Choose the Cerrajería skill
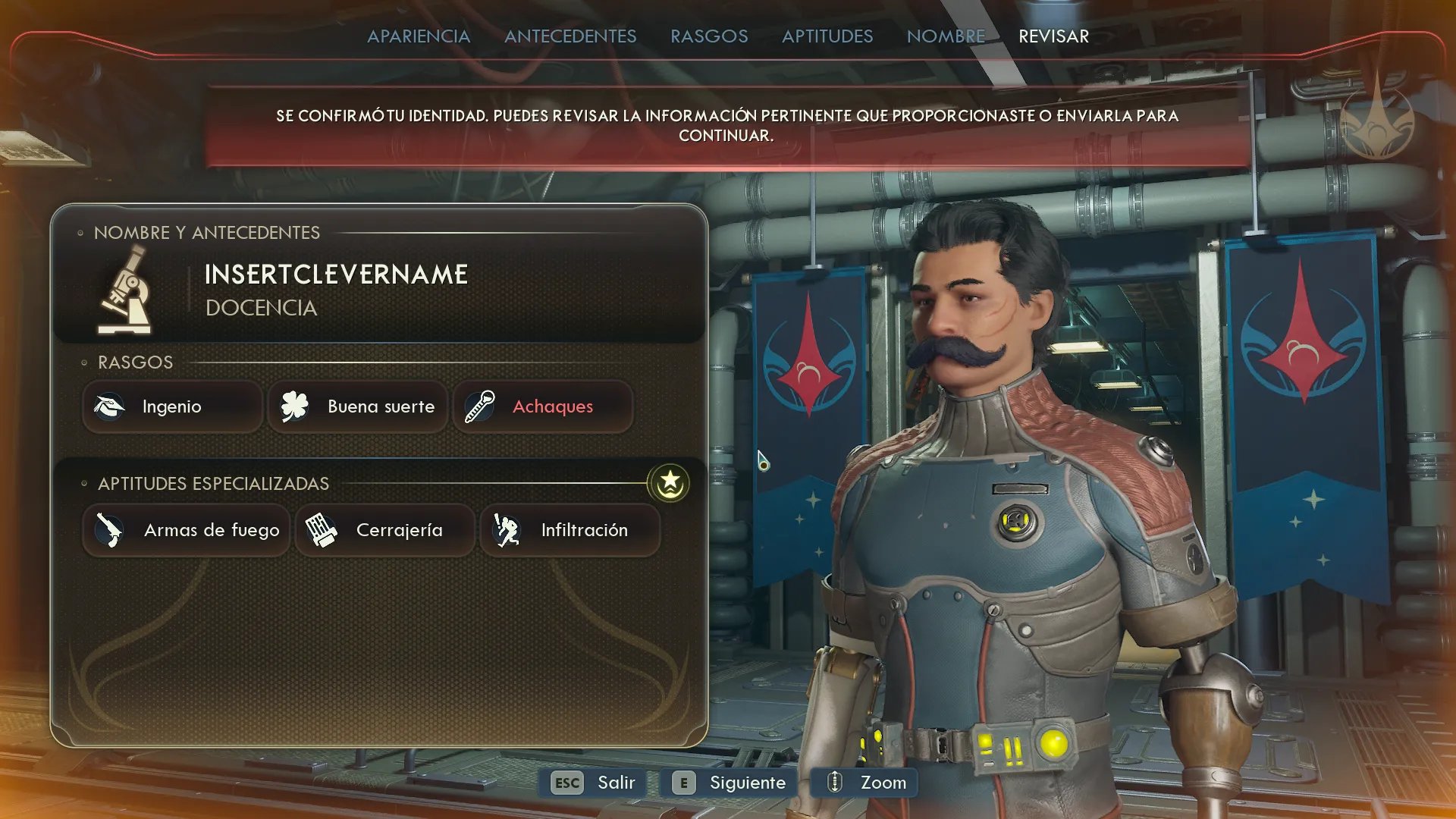 [x=384, y=530]
